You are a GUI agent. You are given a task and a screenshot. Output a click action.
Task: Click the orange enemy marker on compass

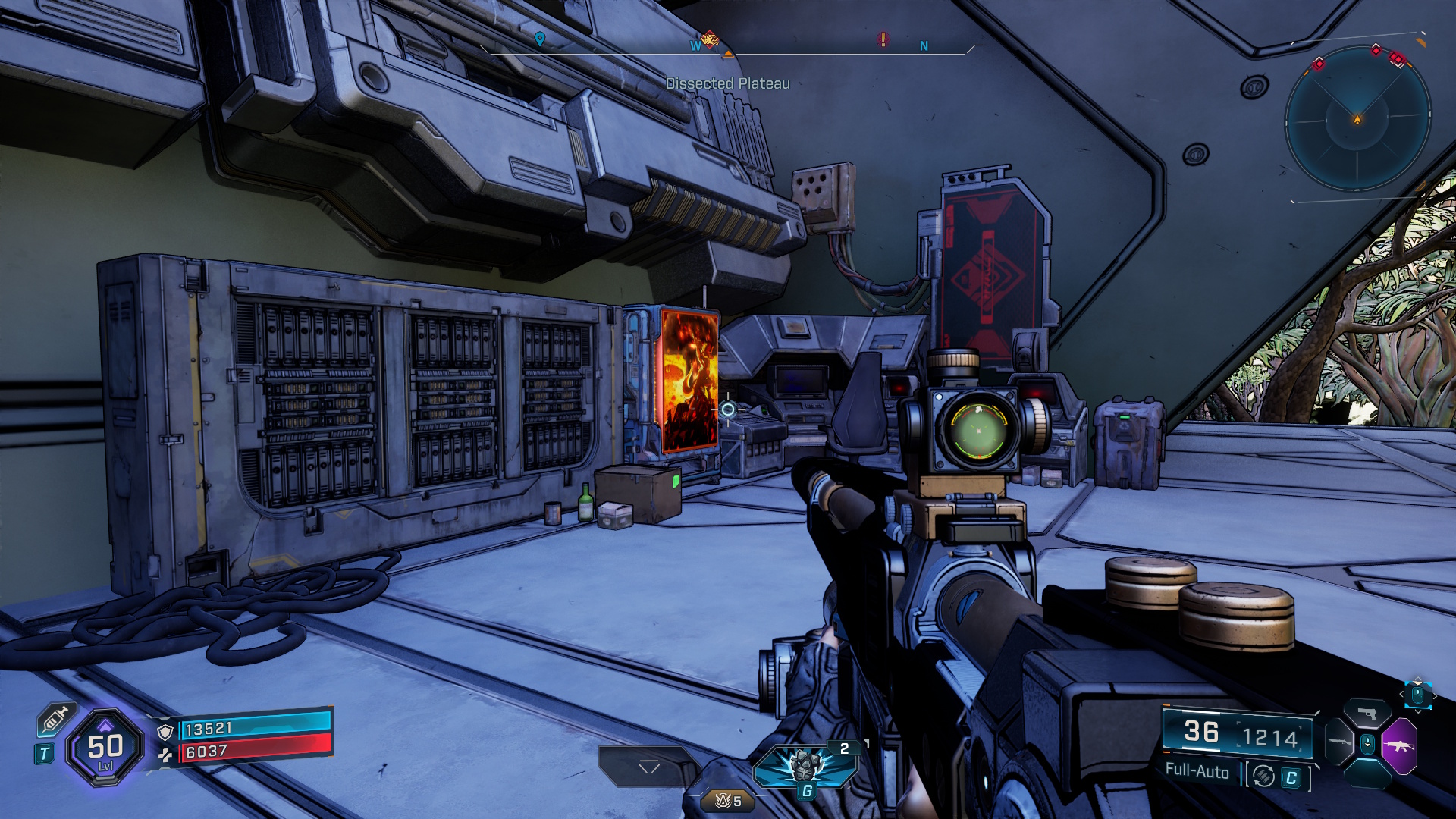(709, 38)
